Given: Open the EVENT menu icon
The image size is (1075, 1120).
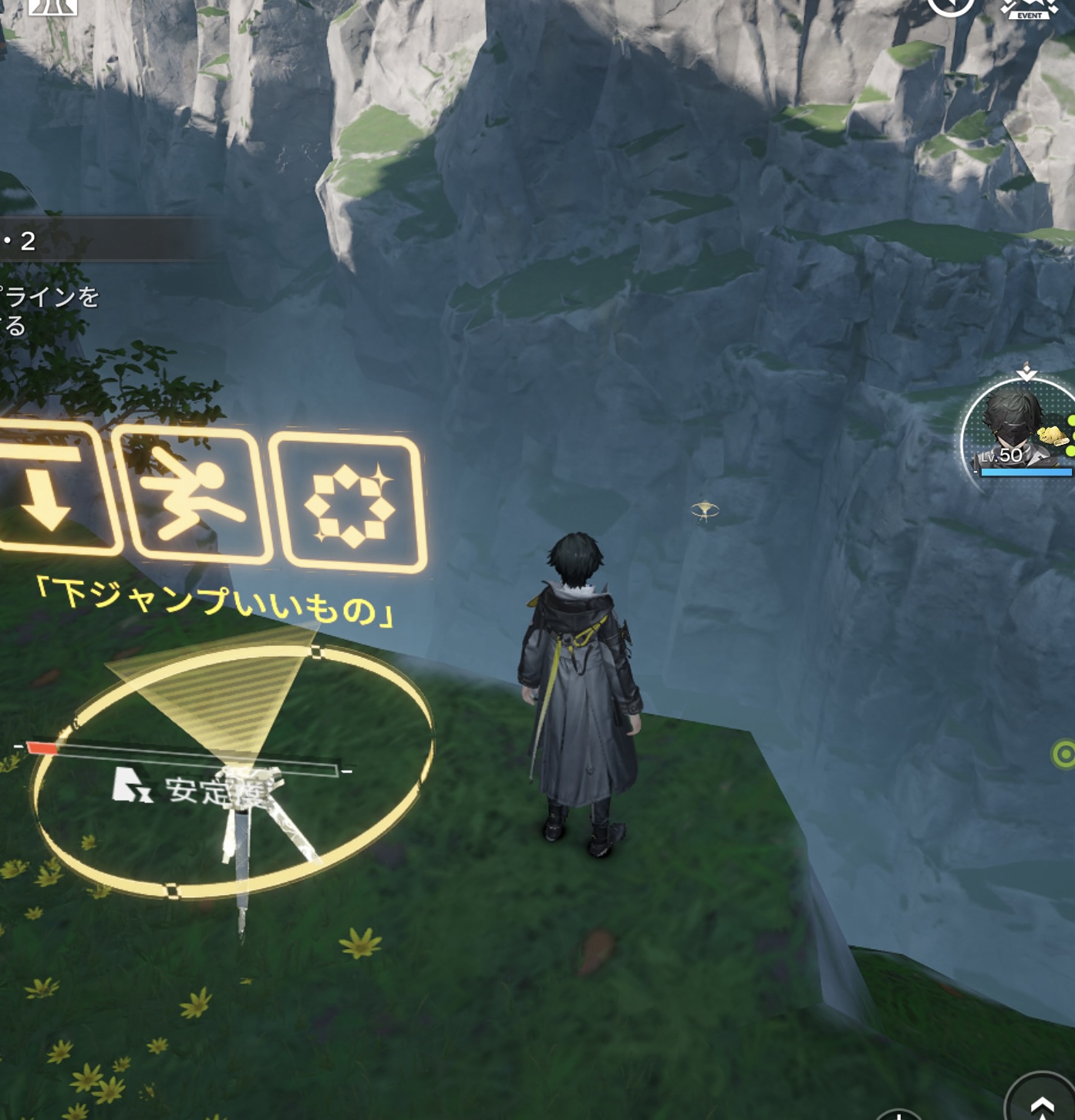Looking at the screenshot, I should (1030, 8).
